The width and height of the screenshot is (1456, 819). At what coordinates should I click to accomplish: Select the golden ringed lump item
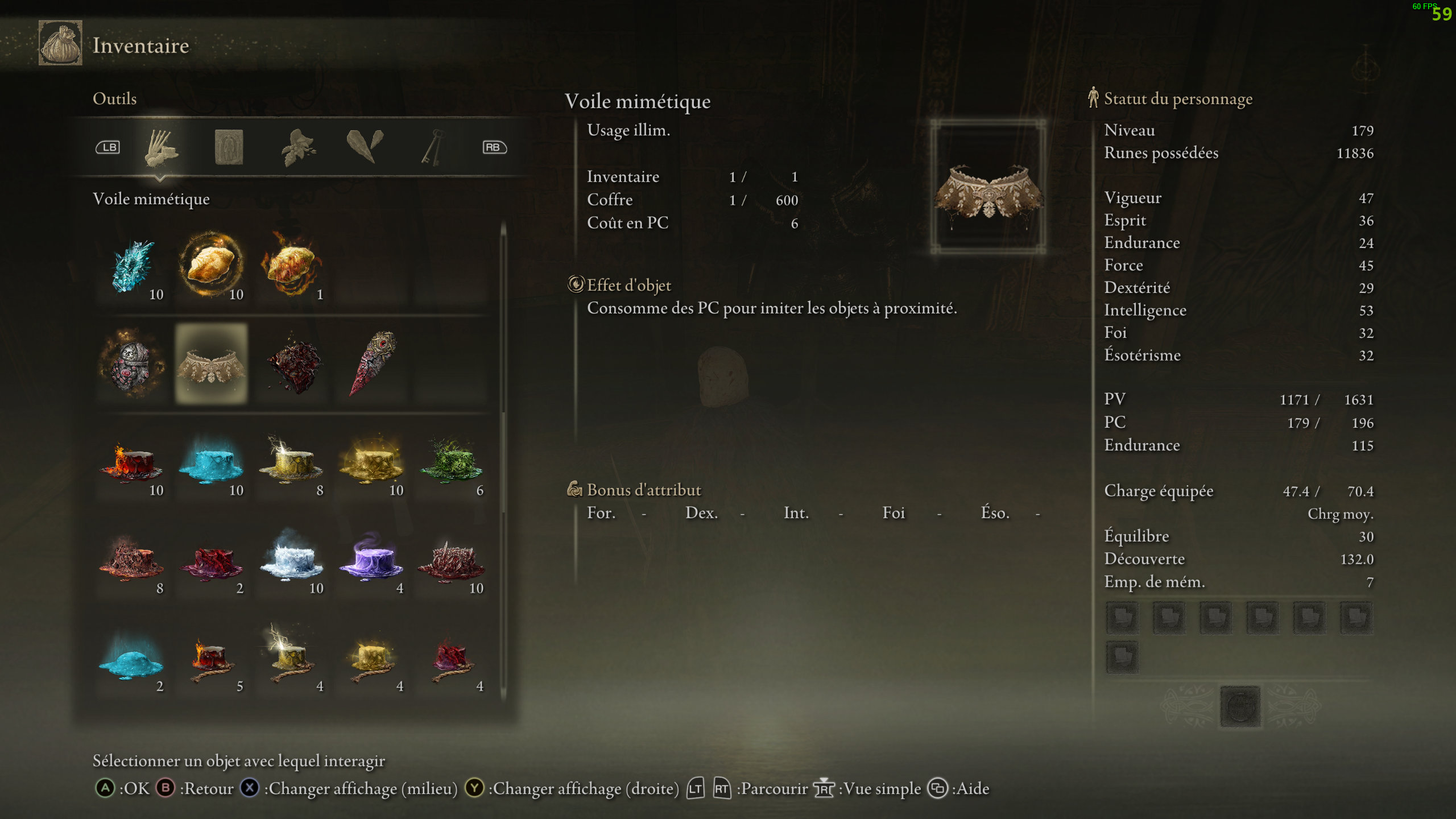[x=212, y=266]
